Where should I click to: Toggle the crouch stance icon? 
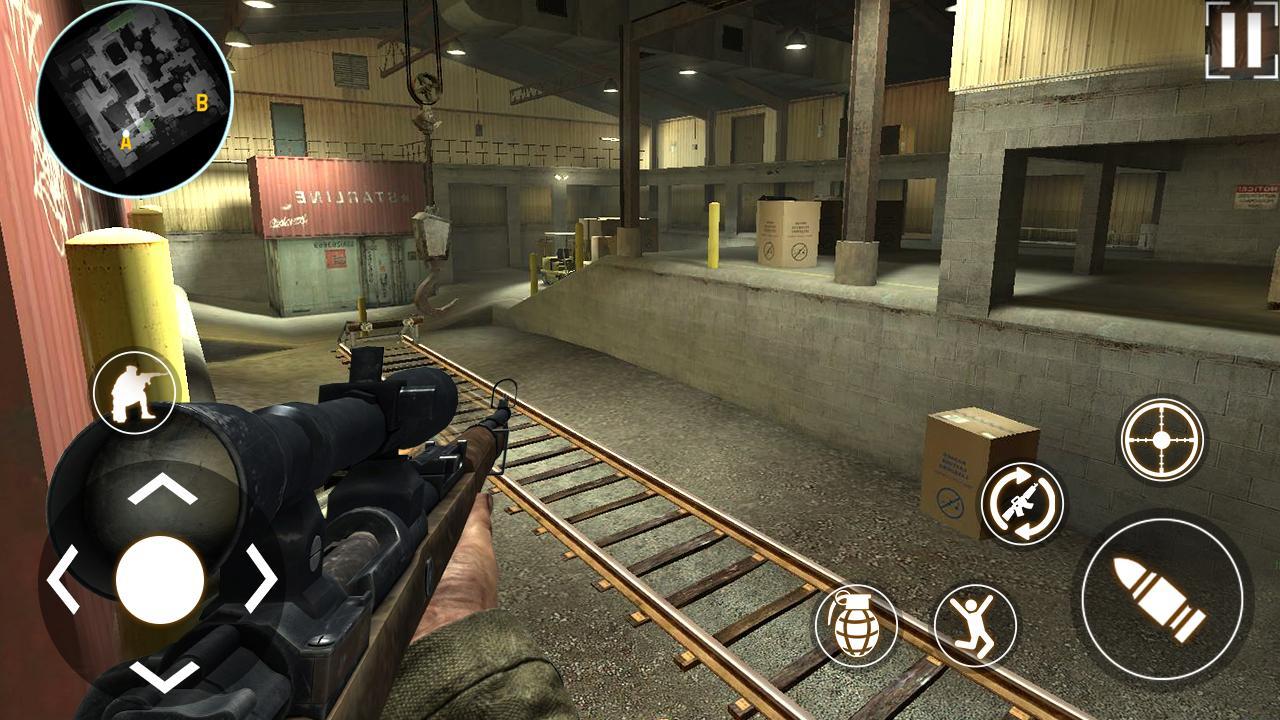click(135, 391)
